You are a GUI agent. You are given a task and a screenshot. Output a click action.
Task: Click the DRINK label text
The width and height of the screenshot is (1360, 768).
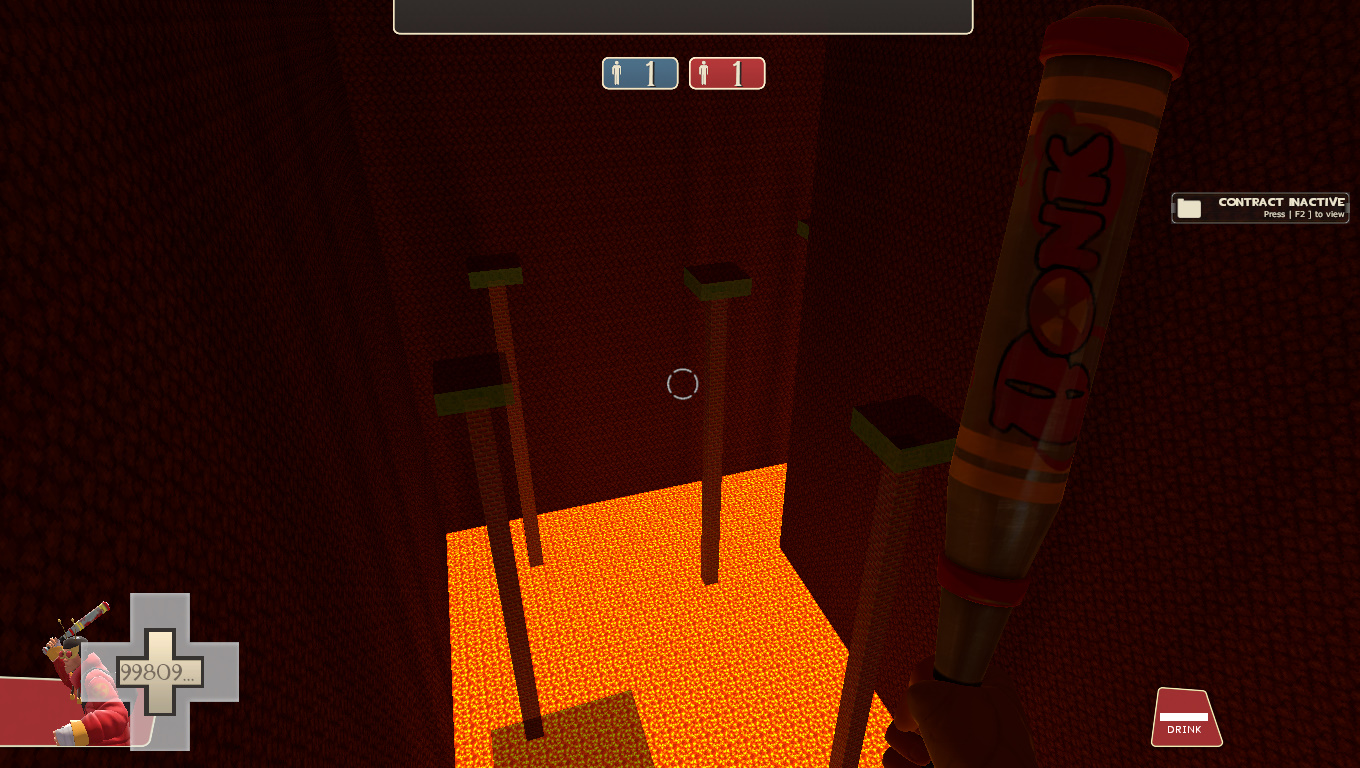[x=1185, y=730]
